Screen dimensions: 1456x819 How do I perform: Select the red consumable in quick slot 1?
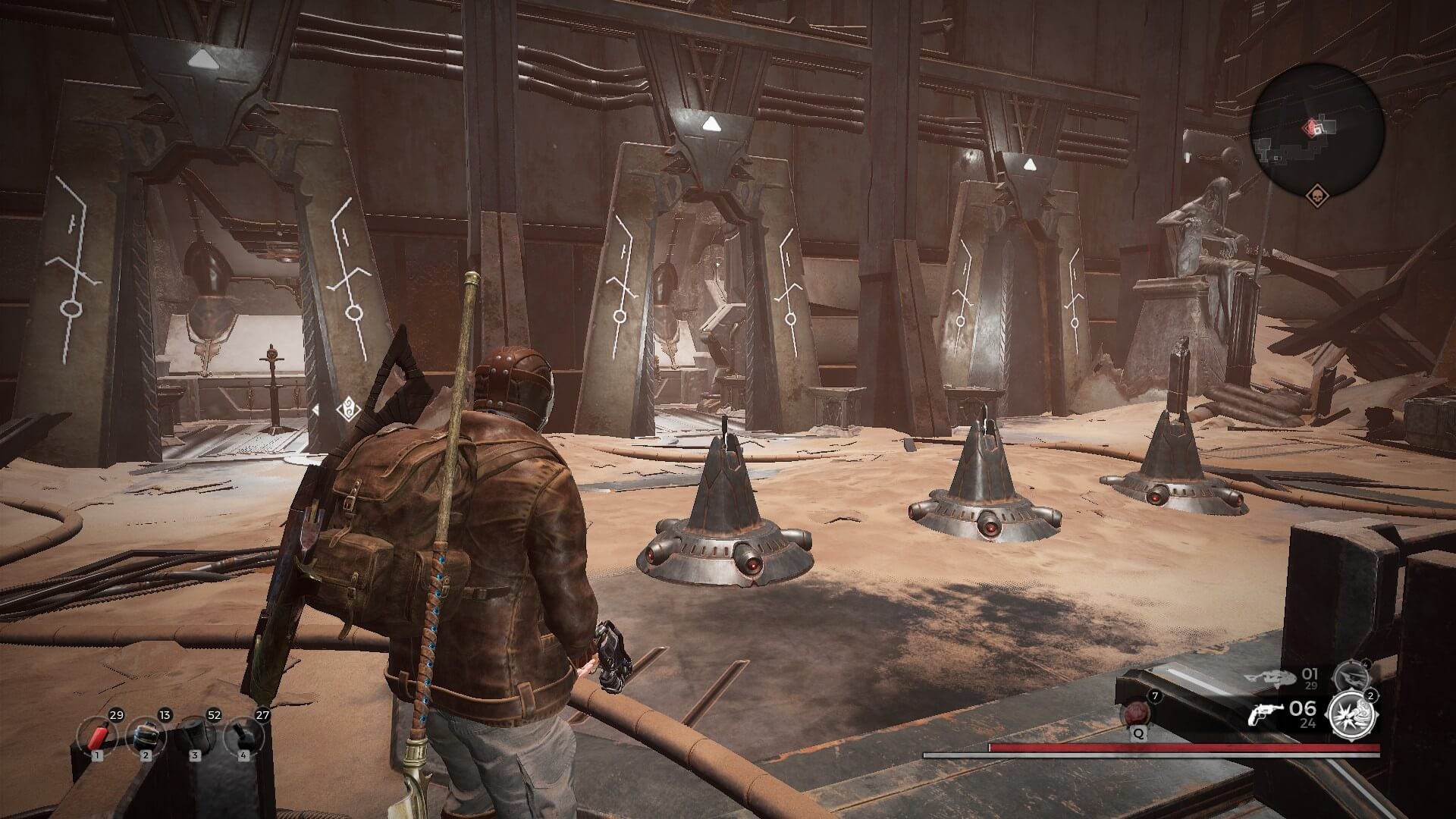coord(99,736)
